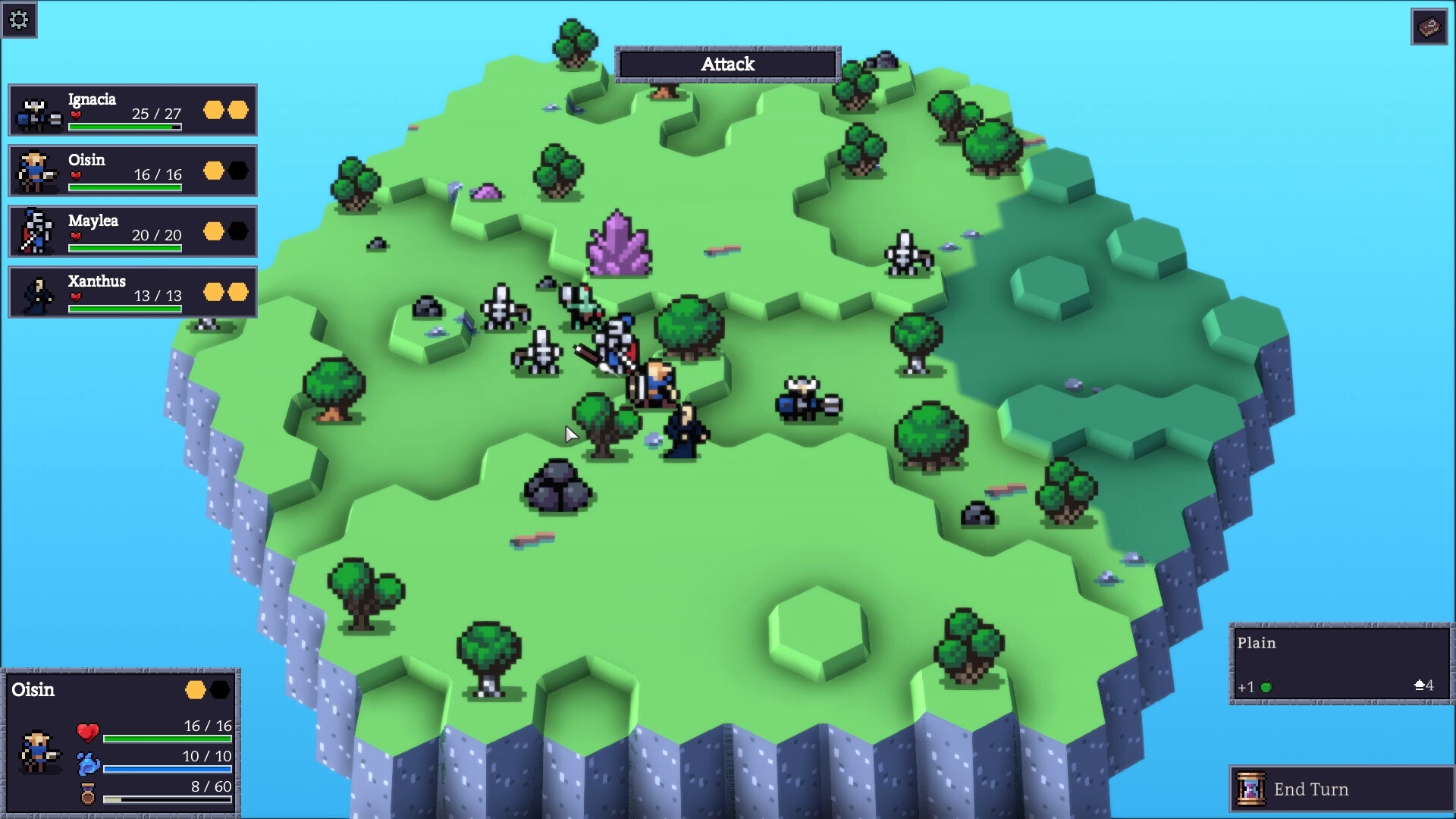Viewport: 1456px width, 819px height.
Task: Toggle Ignacia's second yellow action pip
Action: click(237, 110)
